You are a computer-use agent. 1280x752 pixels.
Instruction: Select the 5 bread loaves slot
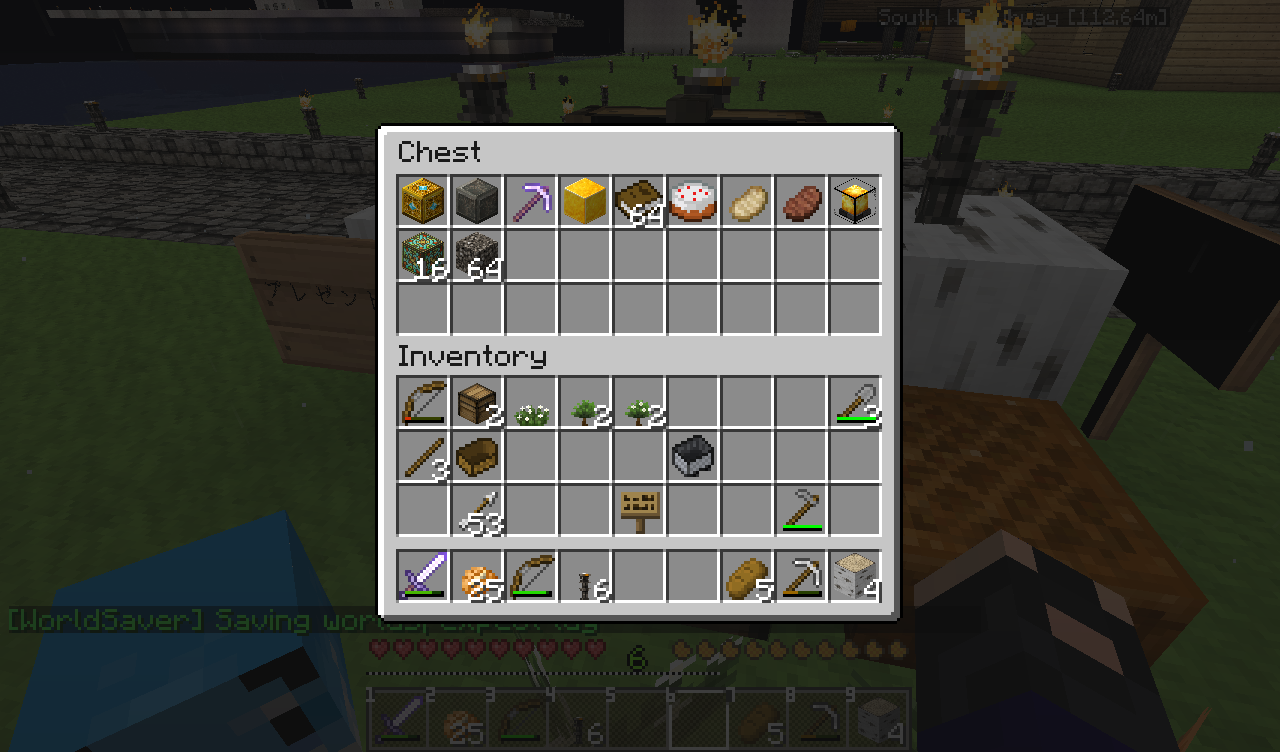(747, 576)
